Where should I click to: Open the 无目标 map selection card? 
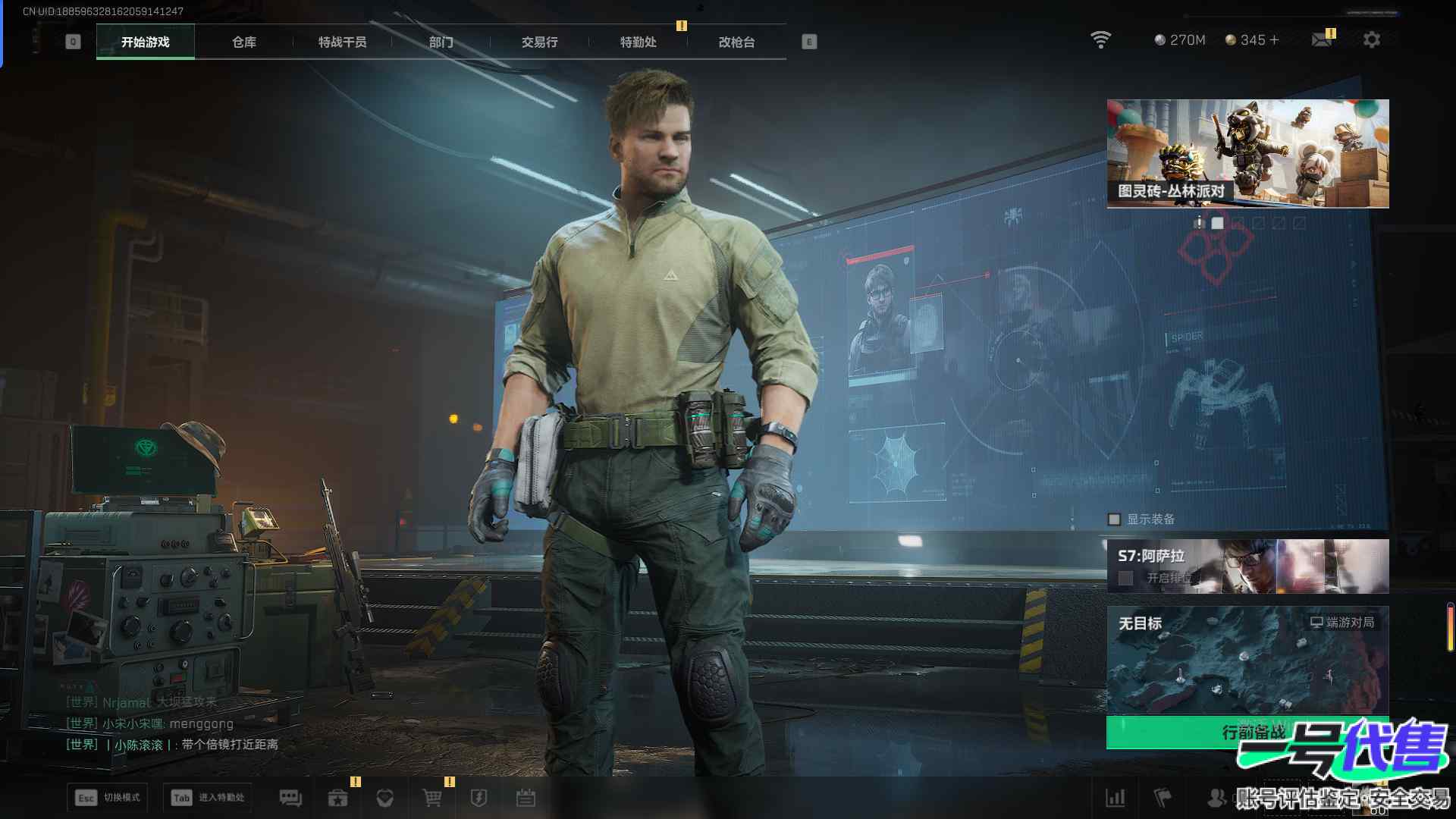[x=1247, y=660]
